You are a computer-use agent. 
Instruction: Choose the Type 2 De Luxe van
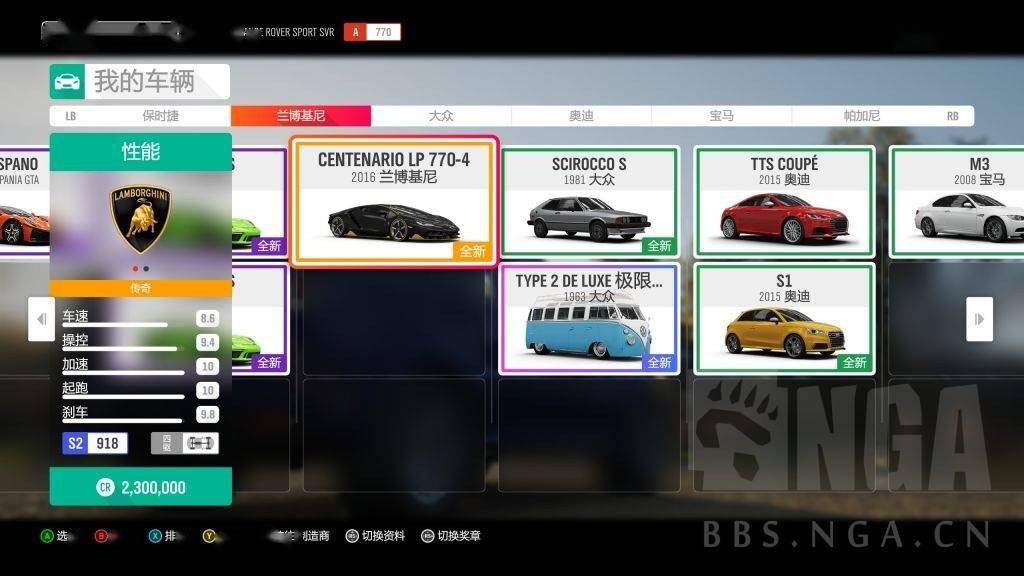pos(589,318)
